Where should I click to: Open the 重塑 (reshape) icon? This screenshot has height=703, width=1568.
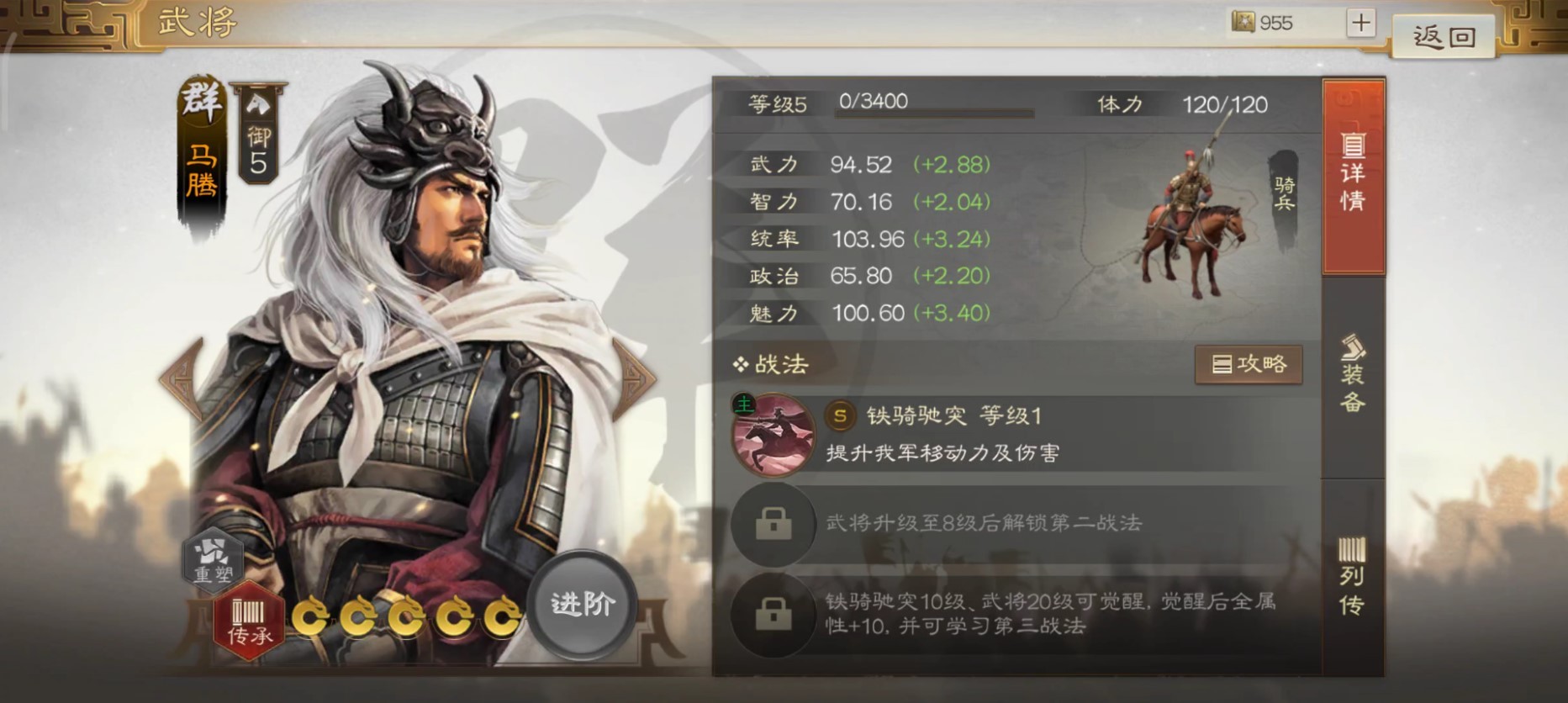[x=213, y=561]
